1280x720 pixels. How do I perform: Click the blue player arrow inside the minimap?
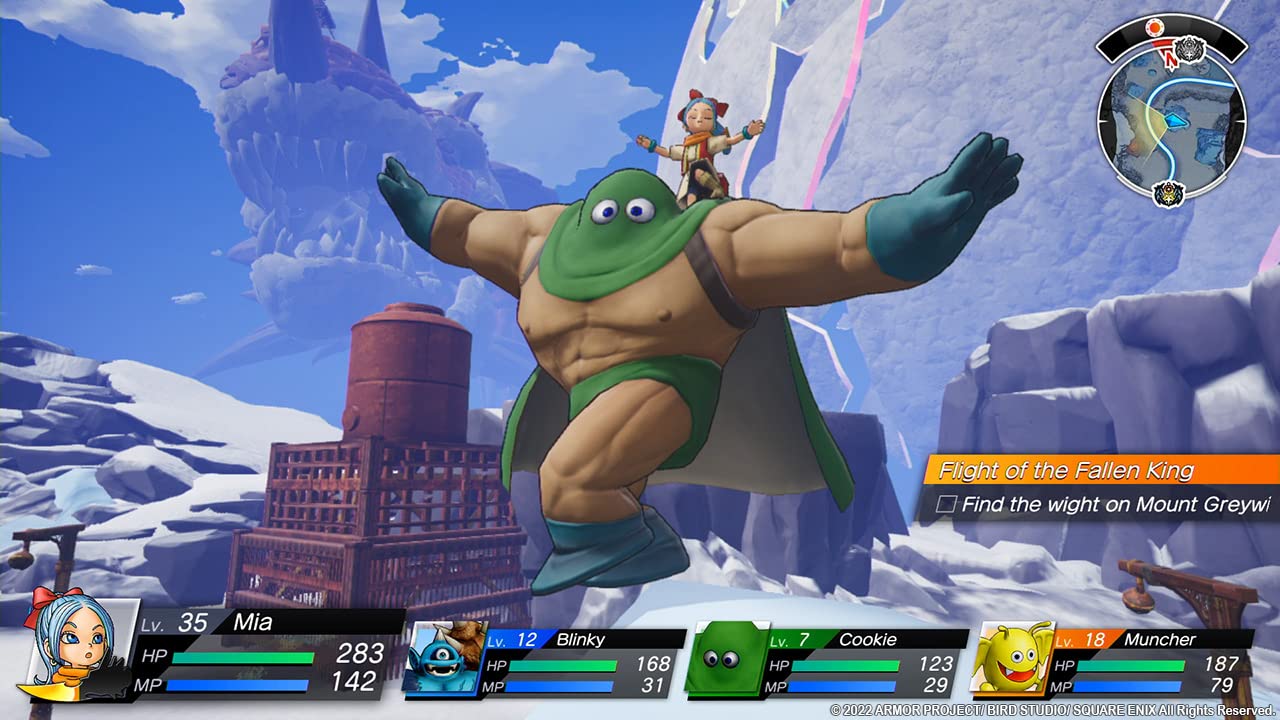tap(1174, 121)
